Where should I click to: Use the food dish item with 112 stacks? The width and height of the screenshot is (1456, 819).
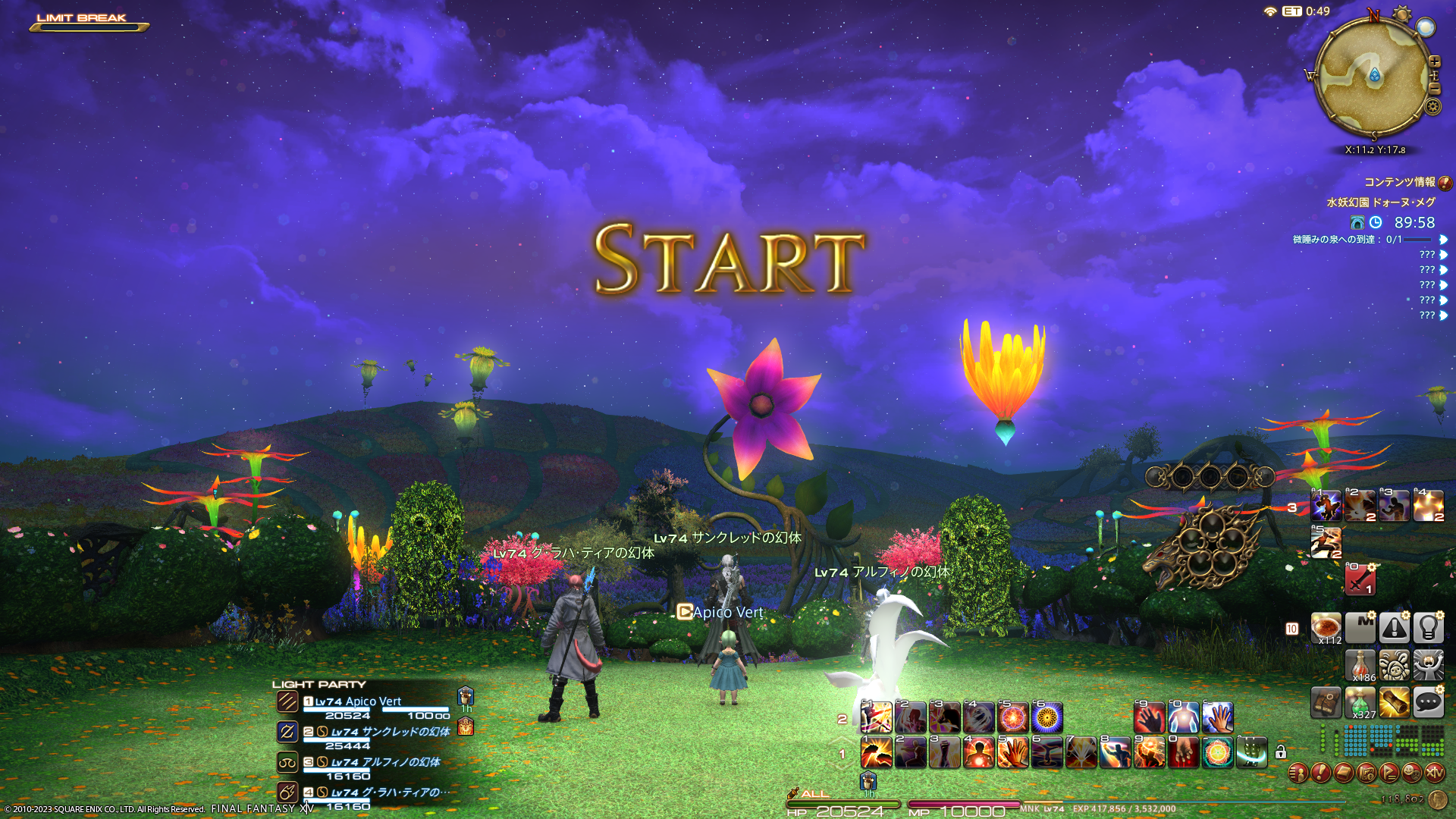[x=1326, y=629]
